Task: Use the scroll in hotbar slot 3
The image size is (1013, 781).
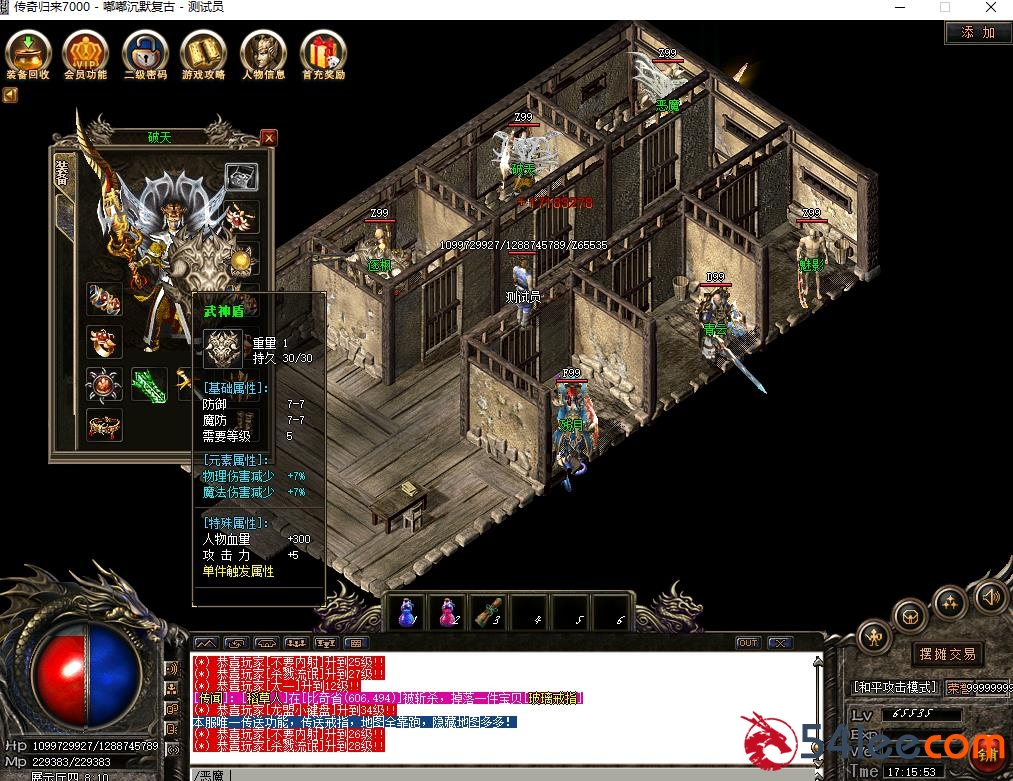Action: tap(488, 612)
